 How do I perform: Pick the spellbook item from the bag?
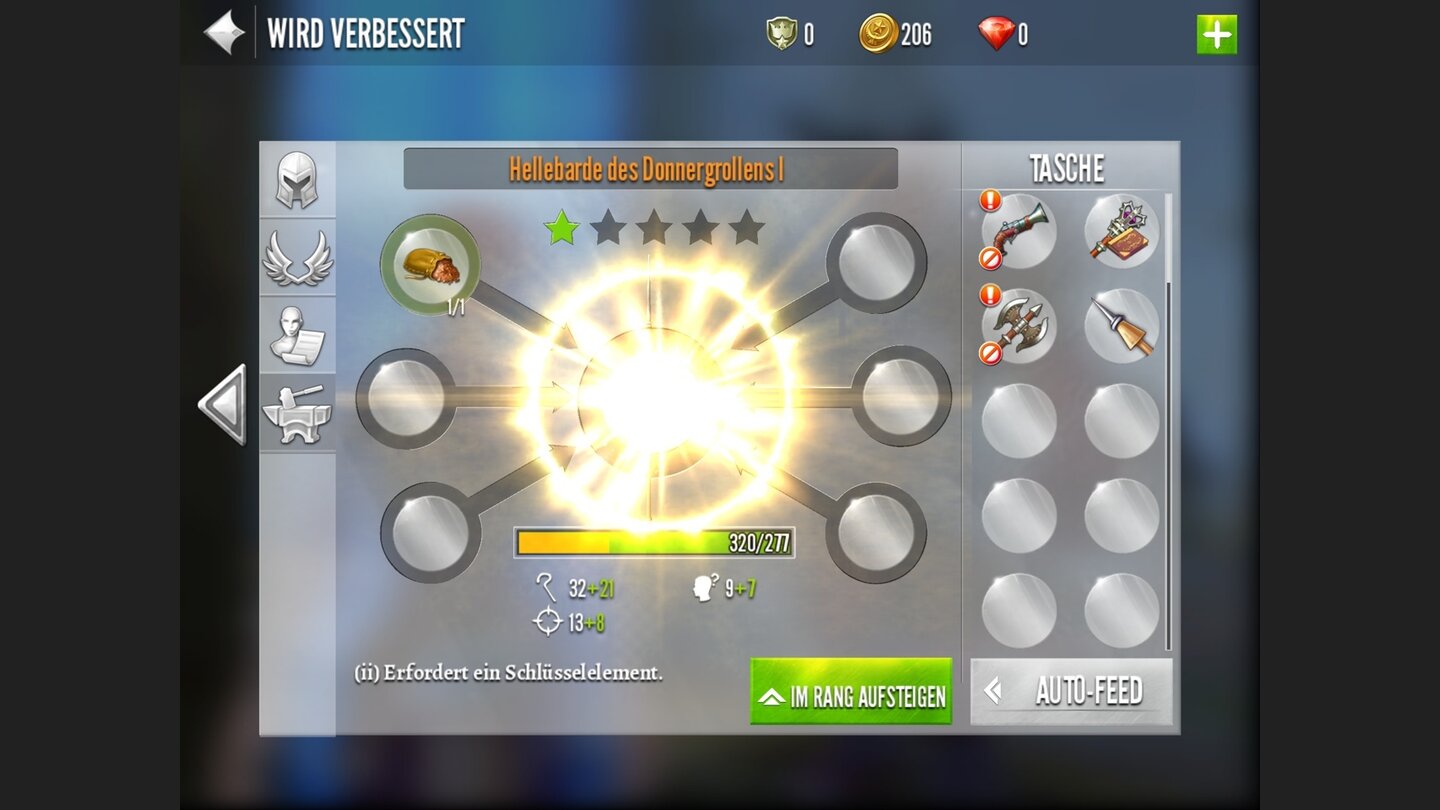[x=1120, y=231]
